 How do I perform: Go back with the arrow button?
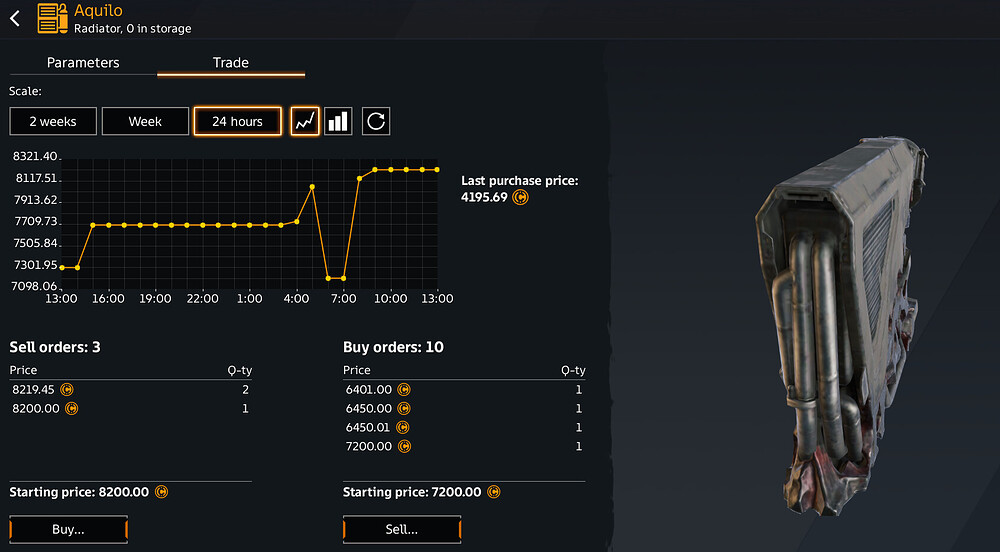click(15, 19)
